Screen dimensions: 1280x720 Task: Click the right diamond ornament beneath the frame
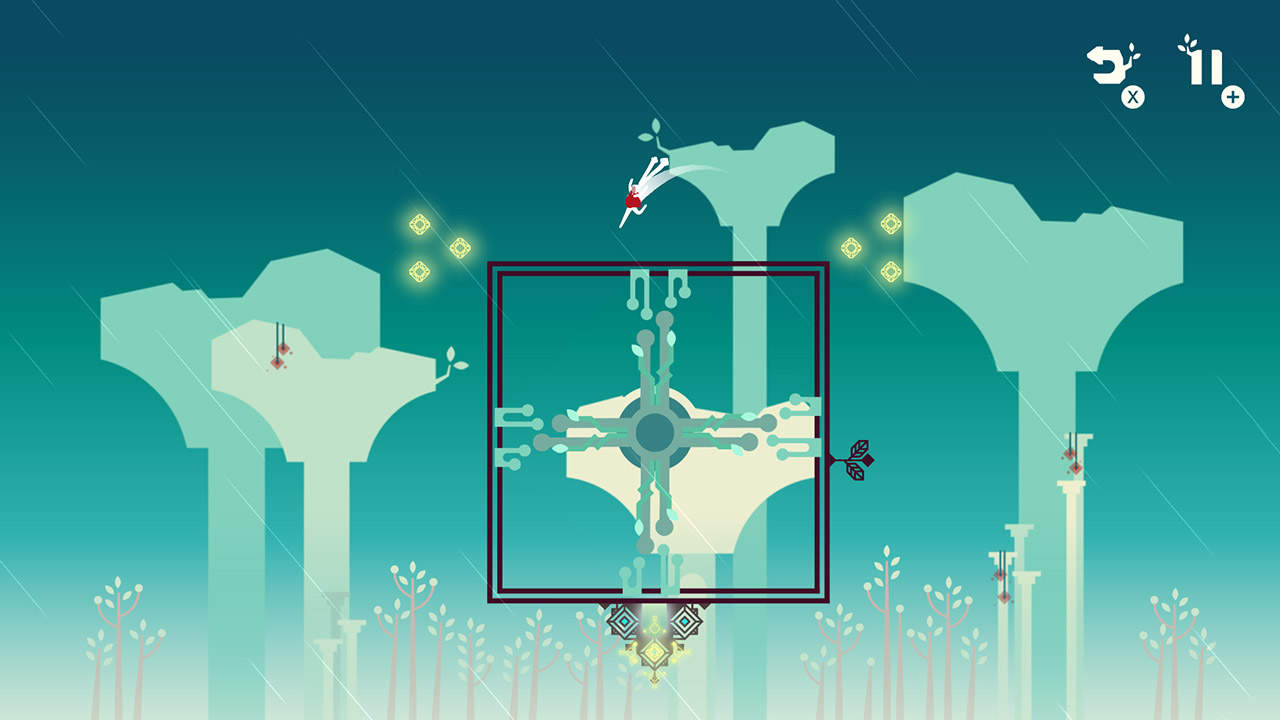tap(685, 621)
